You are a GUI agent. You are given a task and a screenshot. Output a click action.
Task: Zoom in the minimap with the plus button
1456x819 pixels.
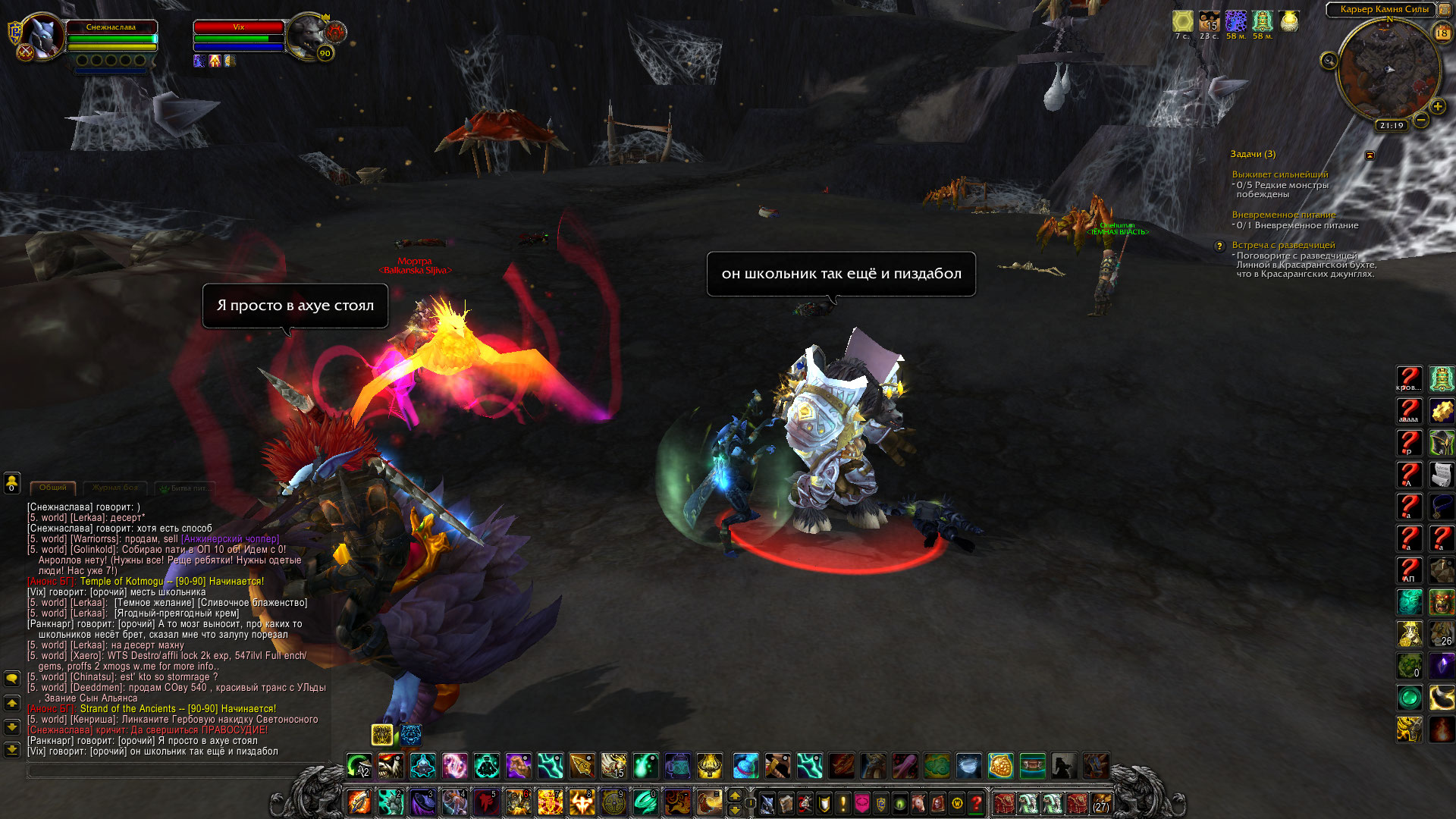pyautogui.click(x=1437, y=107)
